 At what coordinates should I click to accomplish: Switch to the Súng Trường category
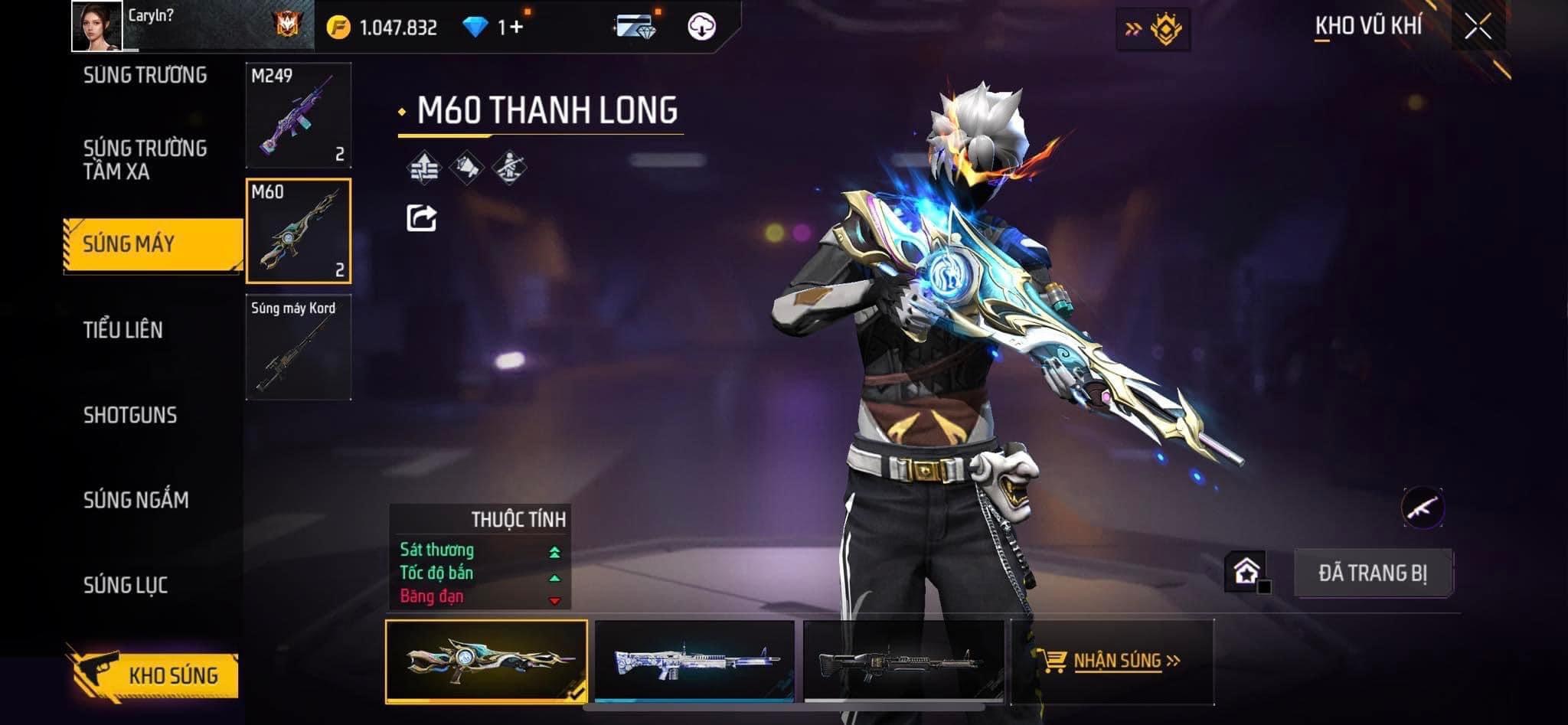tap(145, 75)
